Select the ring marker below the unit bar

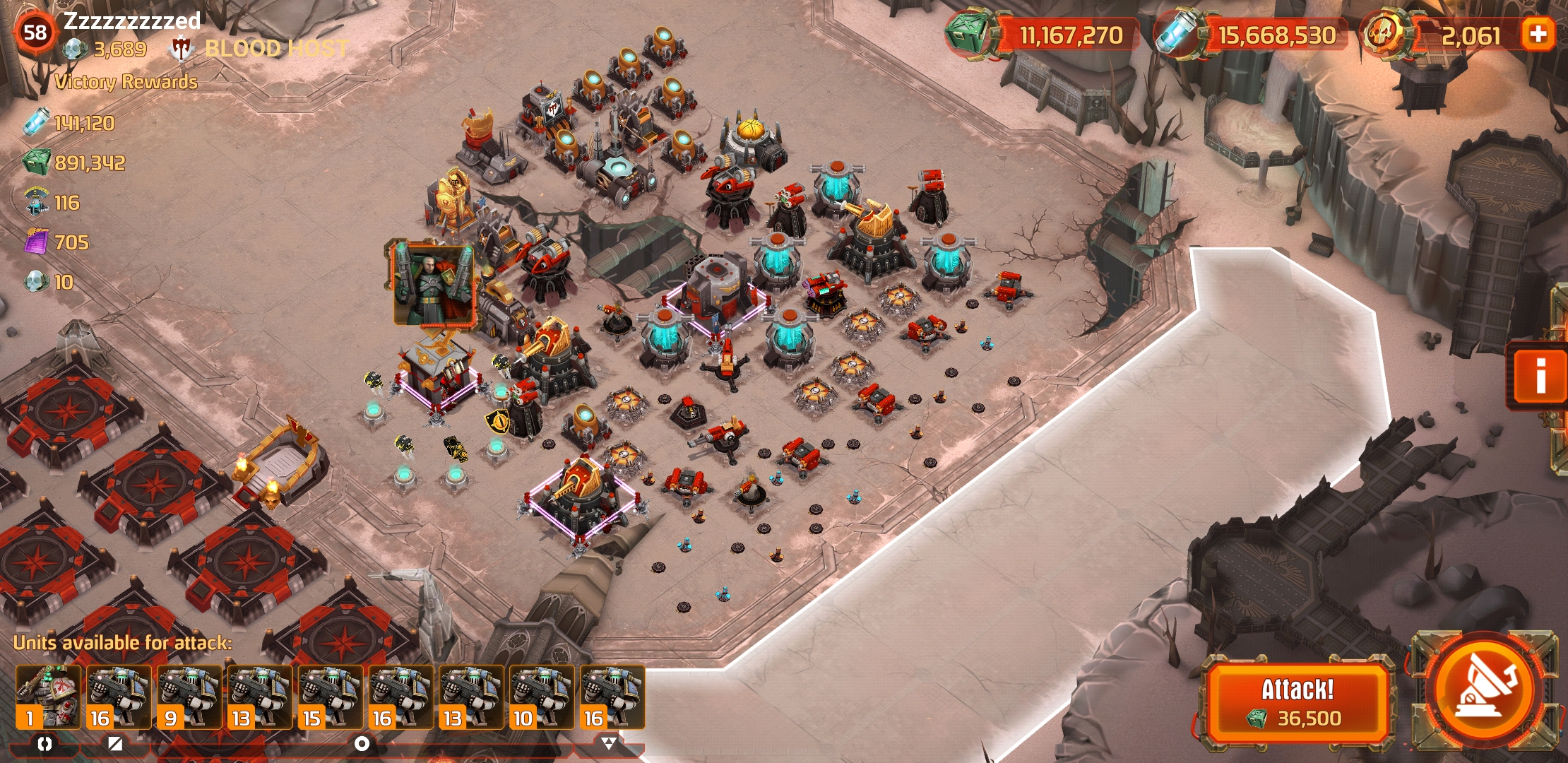362,743
